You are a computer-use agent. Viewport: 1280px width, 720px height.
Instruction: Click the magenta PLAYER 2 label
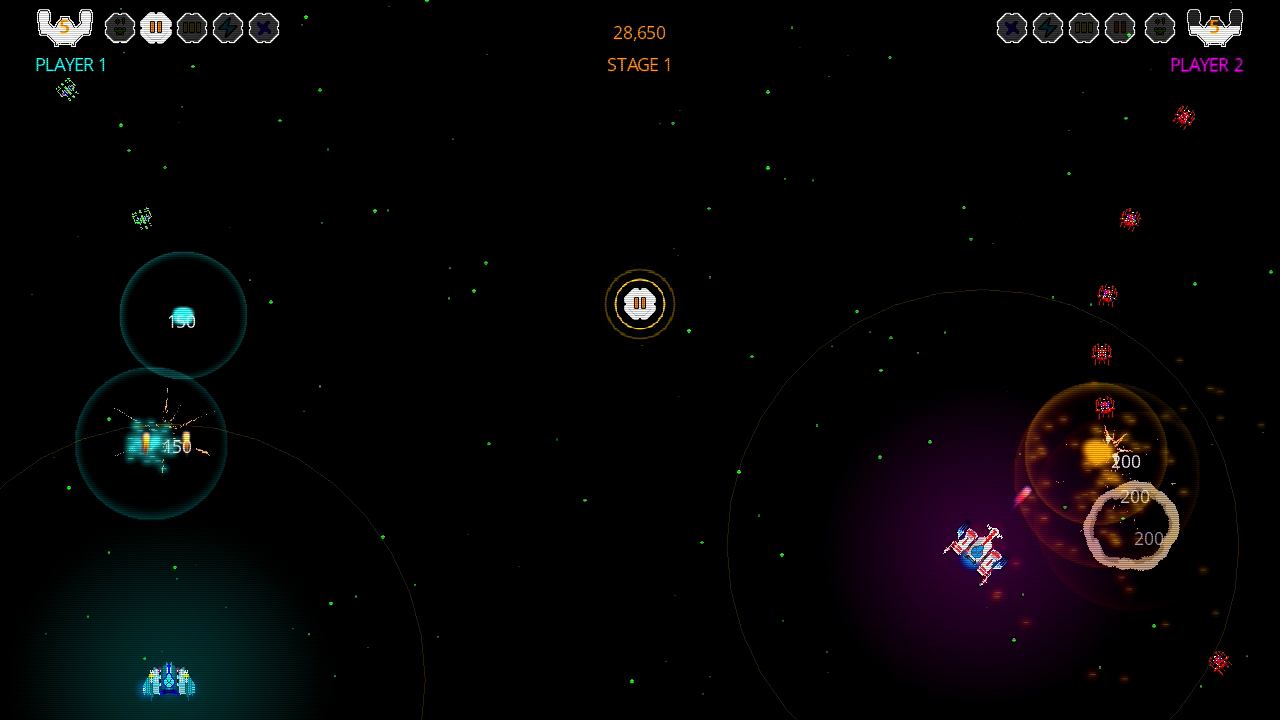click(1206, 65)
